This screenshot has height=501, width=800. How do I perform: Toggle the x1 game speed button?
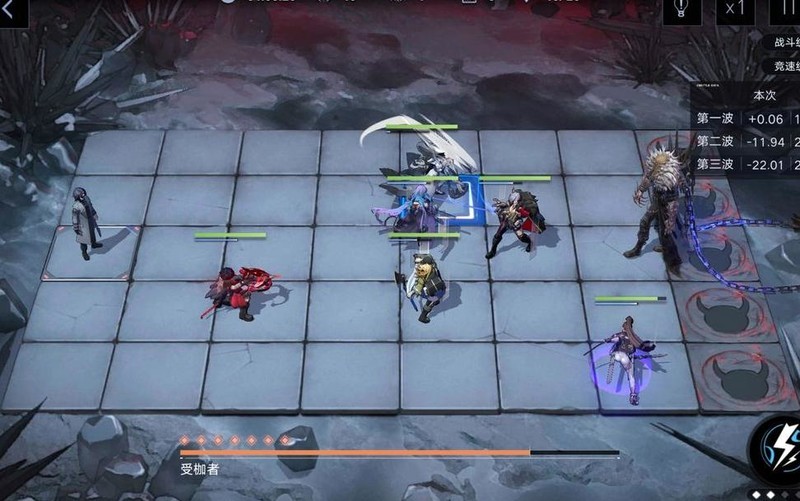(736, 9)
